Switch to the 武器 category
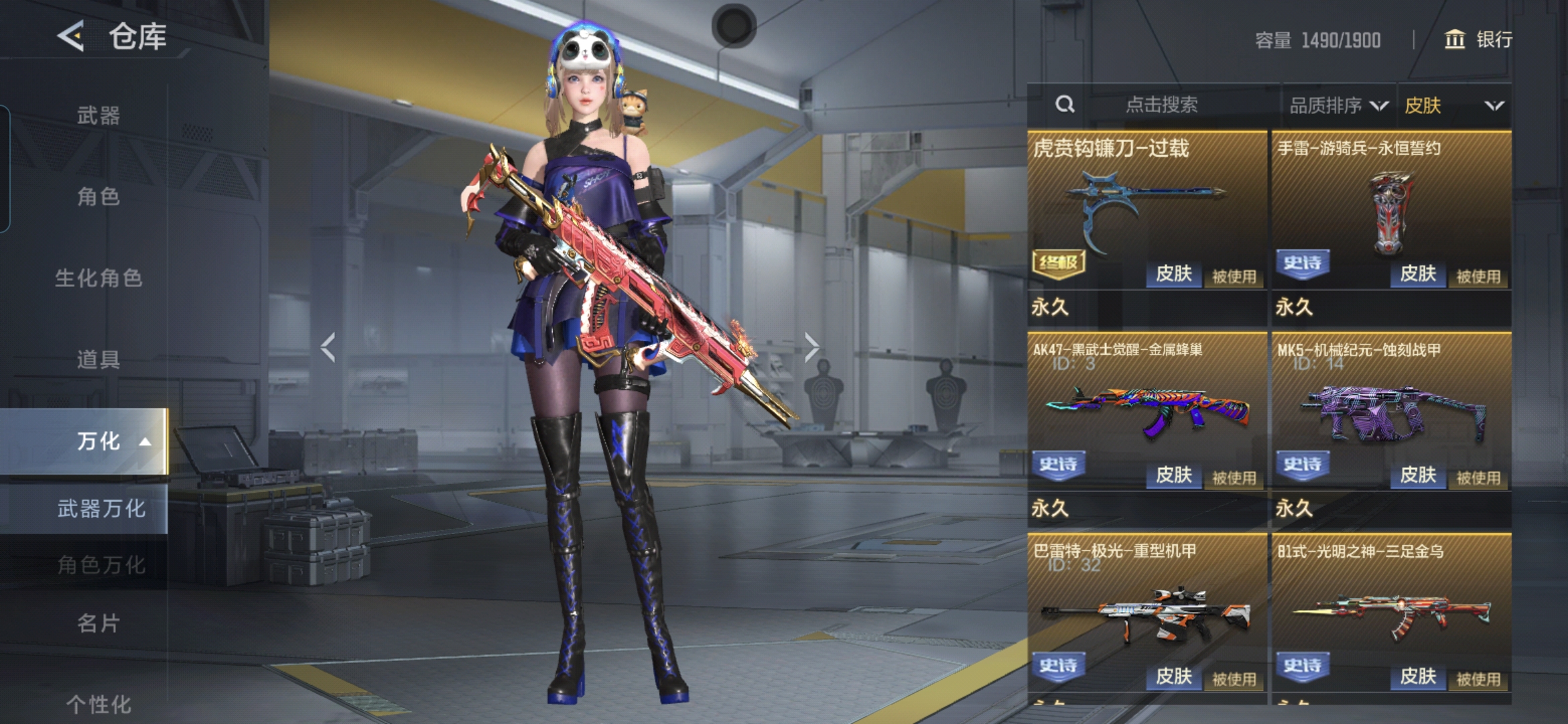The image size is (1568, 724). pyautogui.click(x=99, y=115)
